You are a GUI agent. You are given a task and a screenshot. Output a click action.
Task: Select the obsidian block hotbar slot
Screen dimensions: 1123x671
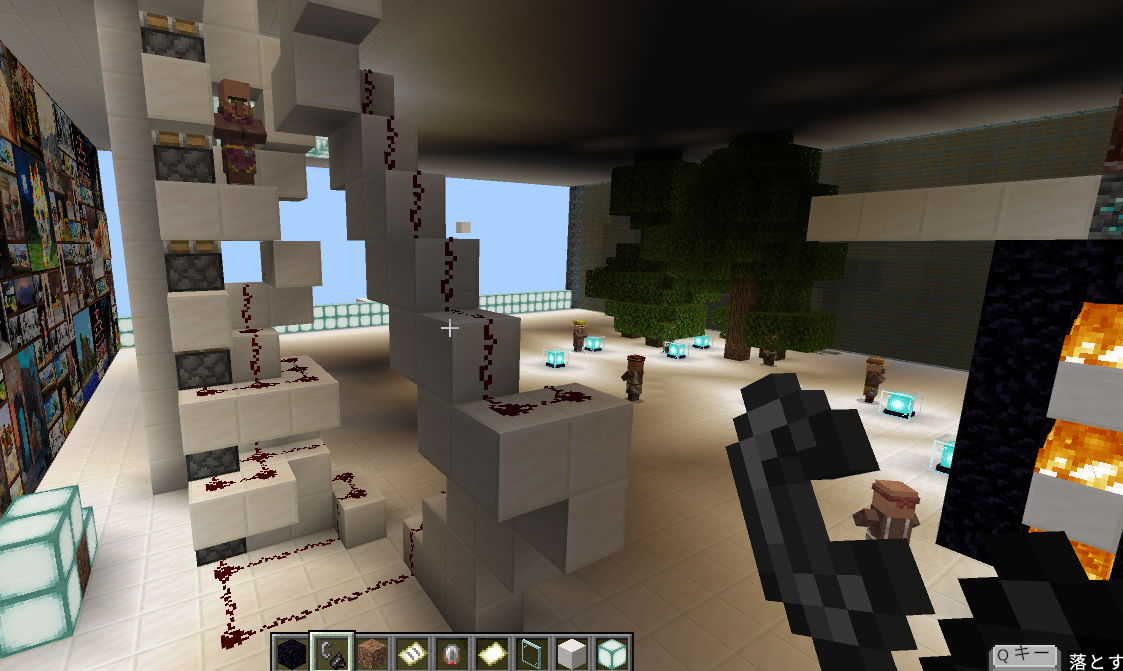[291, 653]
